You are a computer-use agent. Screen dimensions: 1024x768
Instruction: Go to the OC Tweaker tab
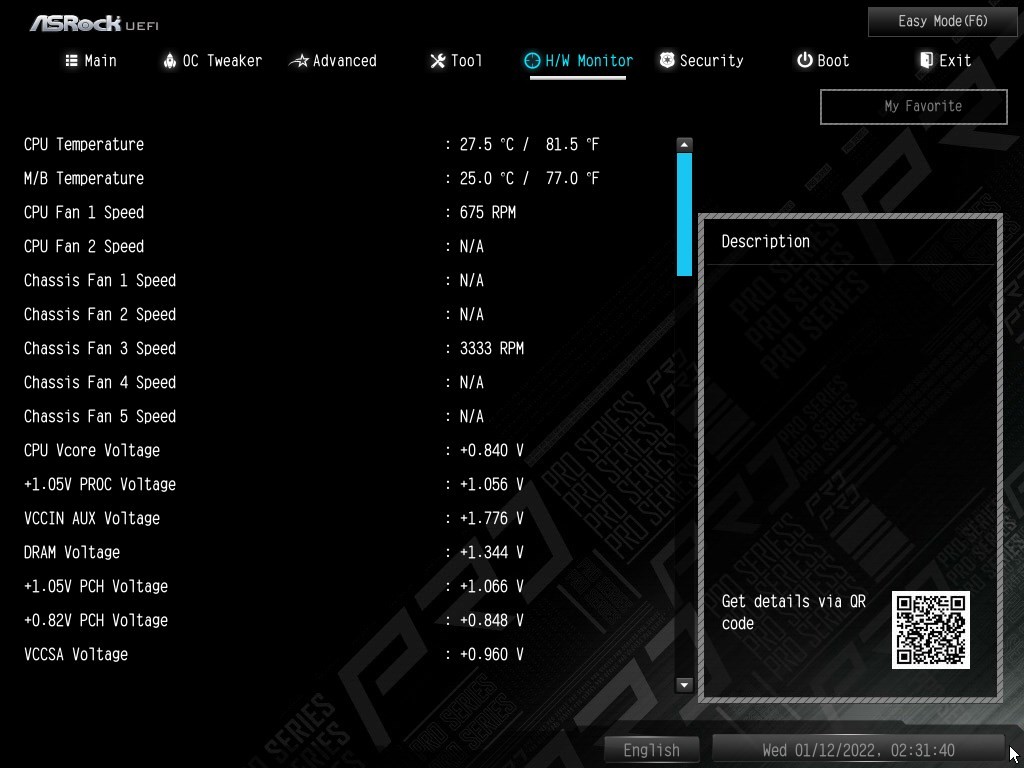tap(212, 61)
